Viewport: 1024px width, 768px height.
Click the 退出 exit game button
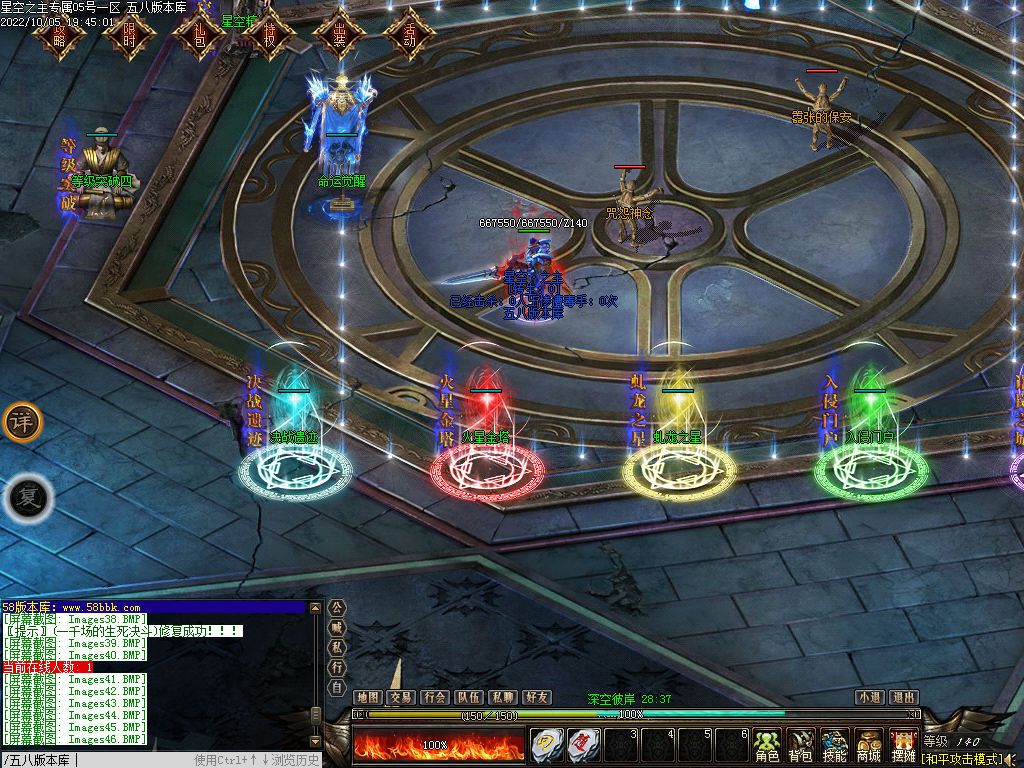coord(903,697)
